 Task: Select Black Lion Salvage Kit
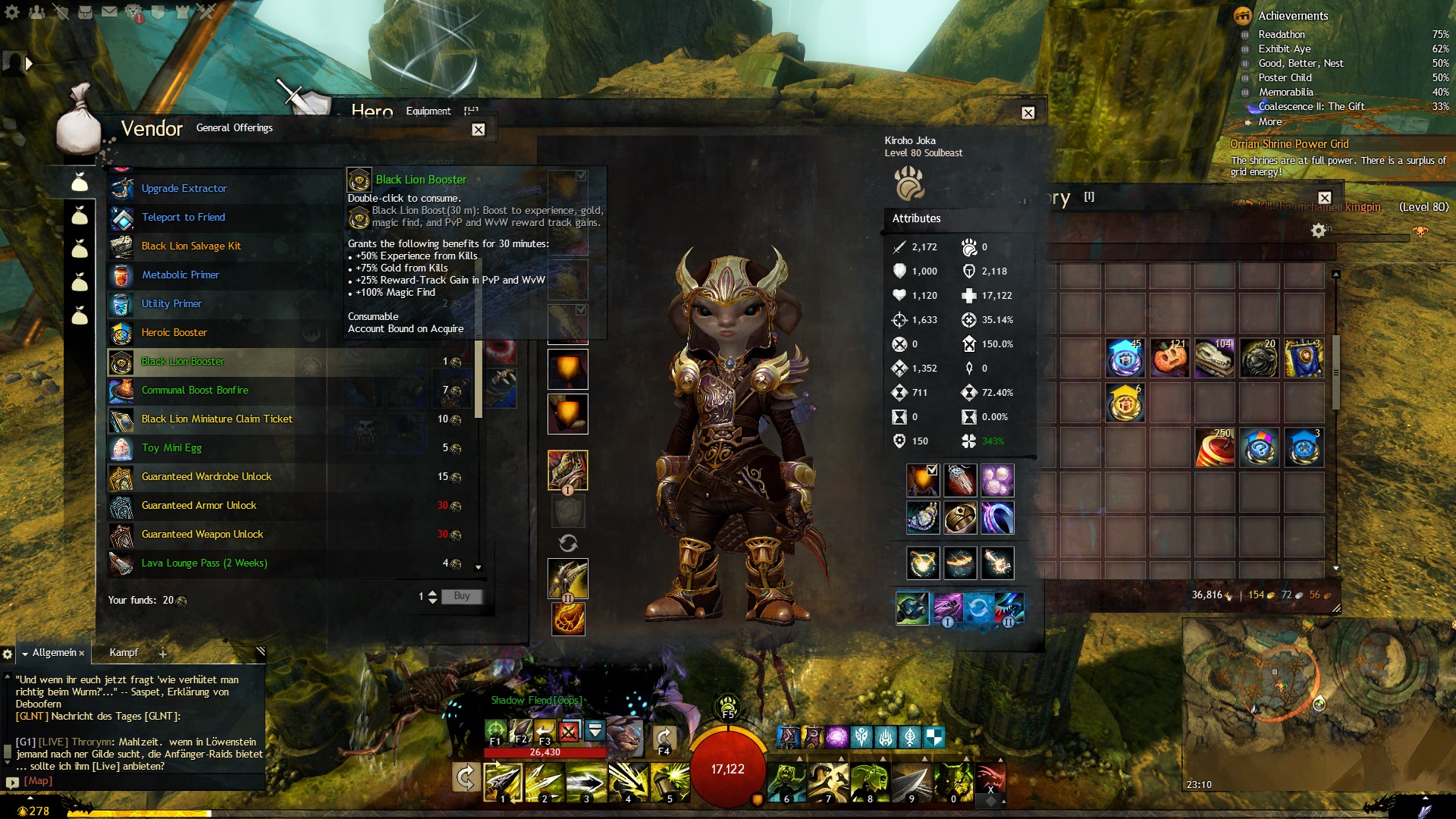tap(191, 246)
